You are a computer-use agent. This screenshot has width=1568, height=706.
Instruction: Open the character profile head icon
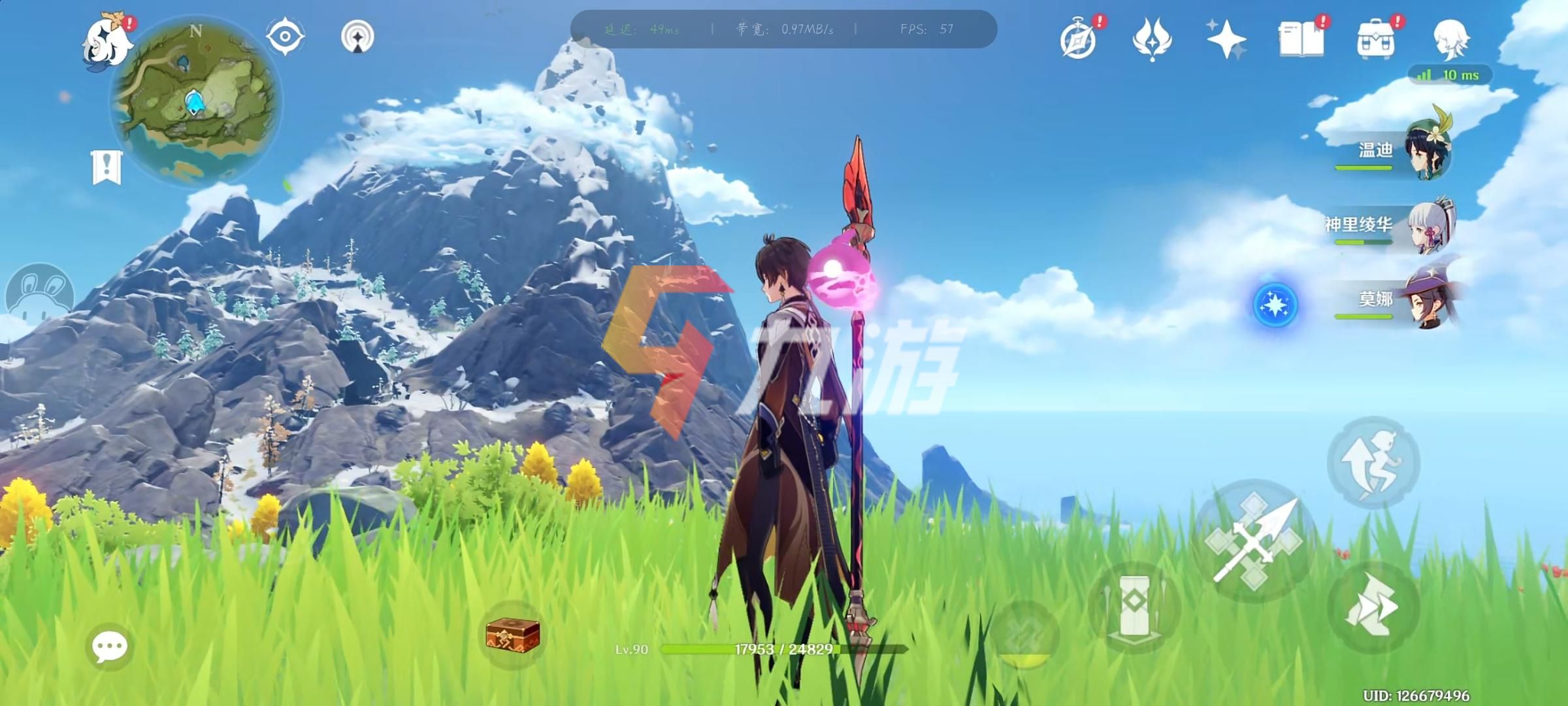[x=1450, y=39]
